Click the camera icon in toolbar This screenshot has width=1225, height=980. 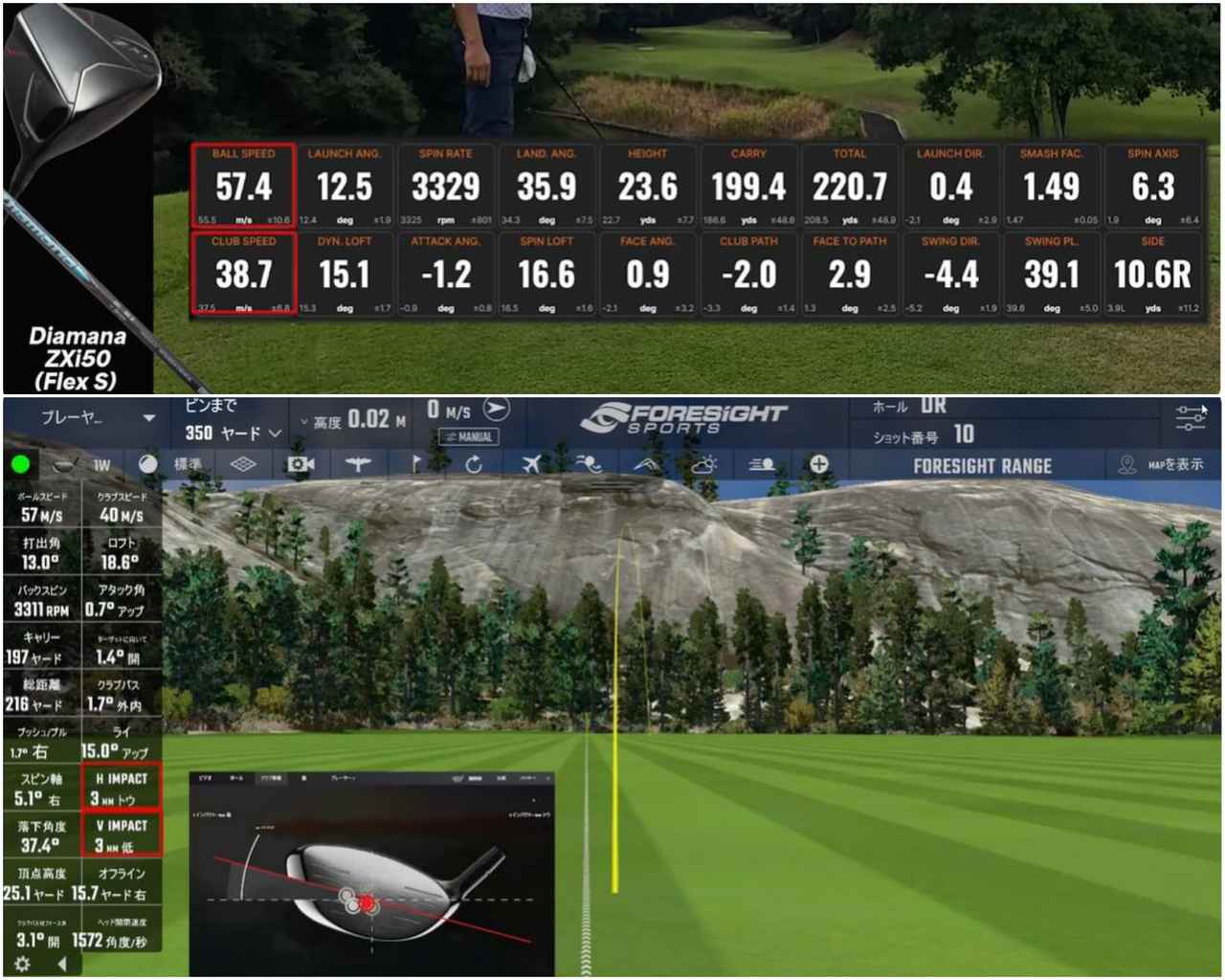pyautogui.click(x=301, y=465)
